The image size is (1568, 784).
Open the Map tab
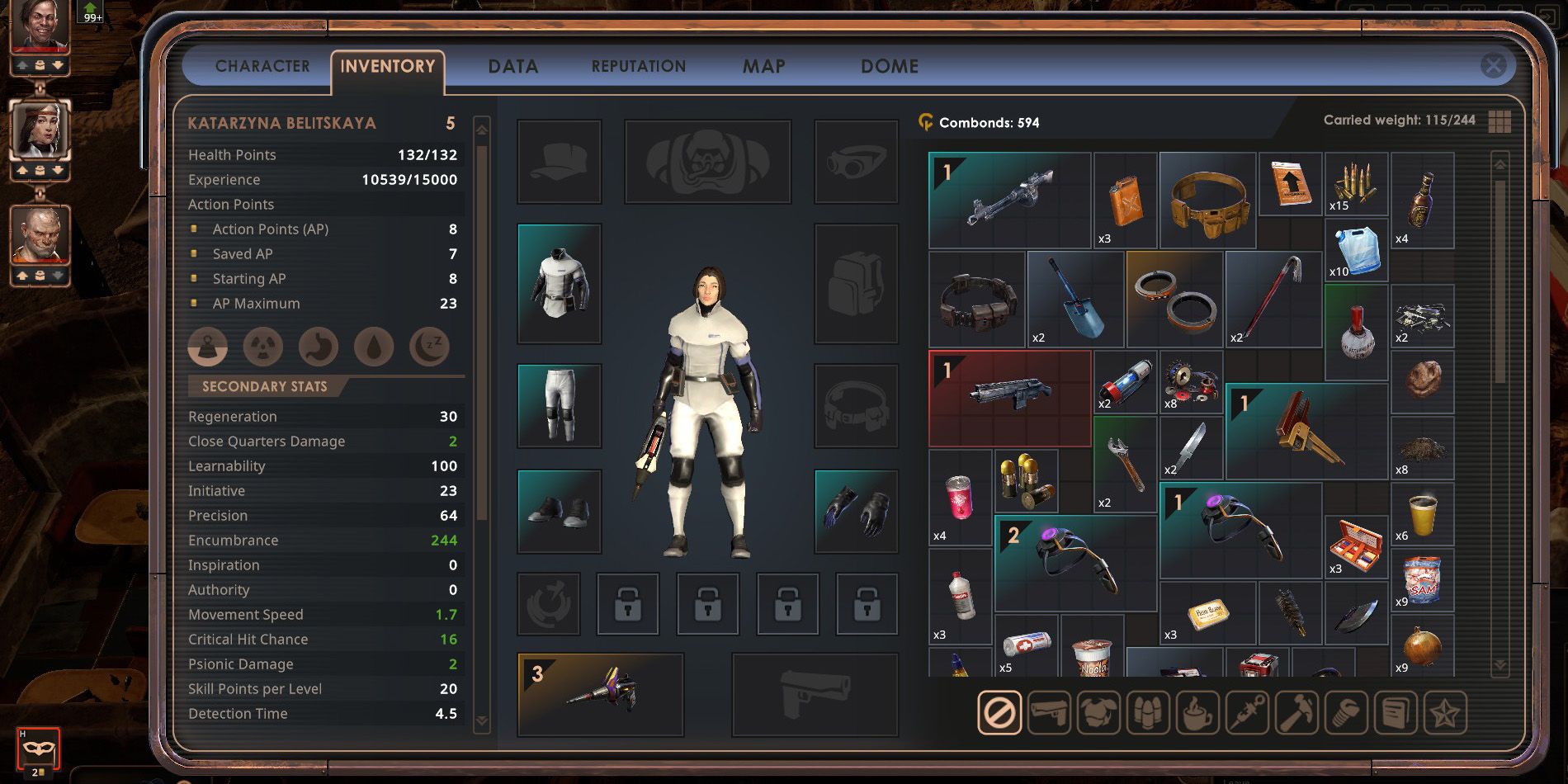pyautogui.click(x=763, y=66)
